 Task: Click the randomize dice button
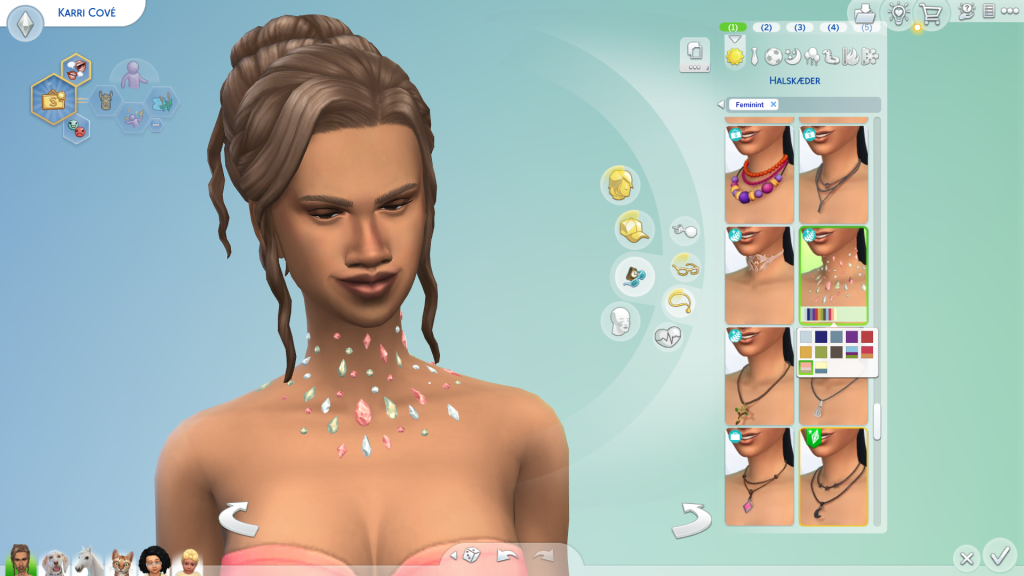click(470, 556)
